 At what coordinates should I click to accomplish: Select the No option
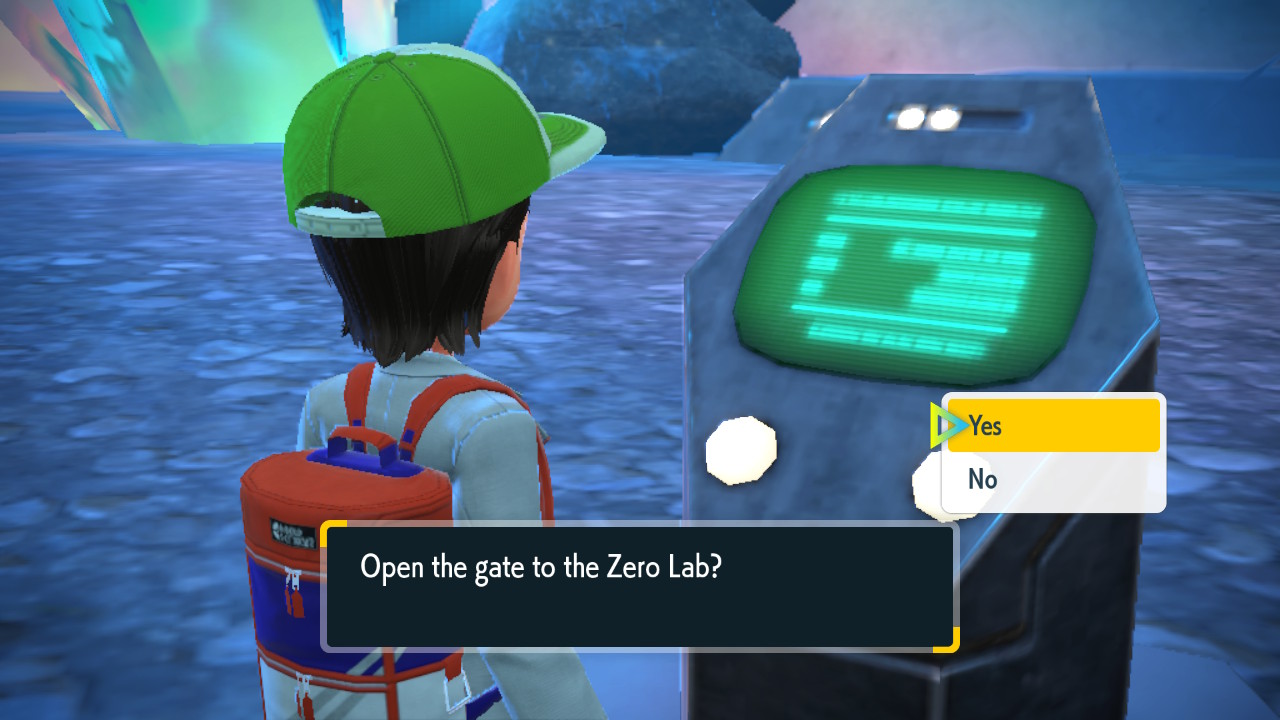click(x=1052, y=480)
